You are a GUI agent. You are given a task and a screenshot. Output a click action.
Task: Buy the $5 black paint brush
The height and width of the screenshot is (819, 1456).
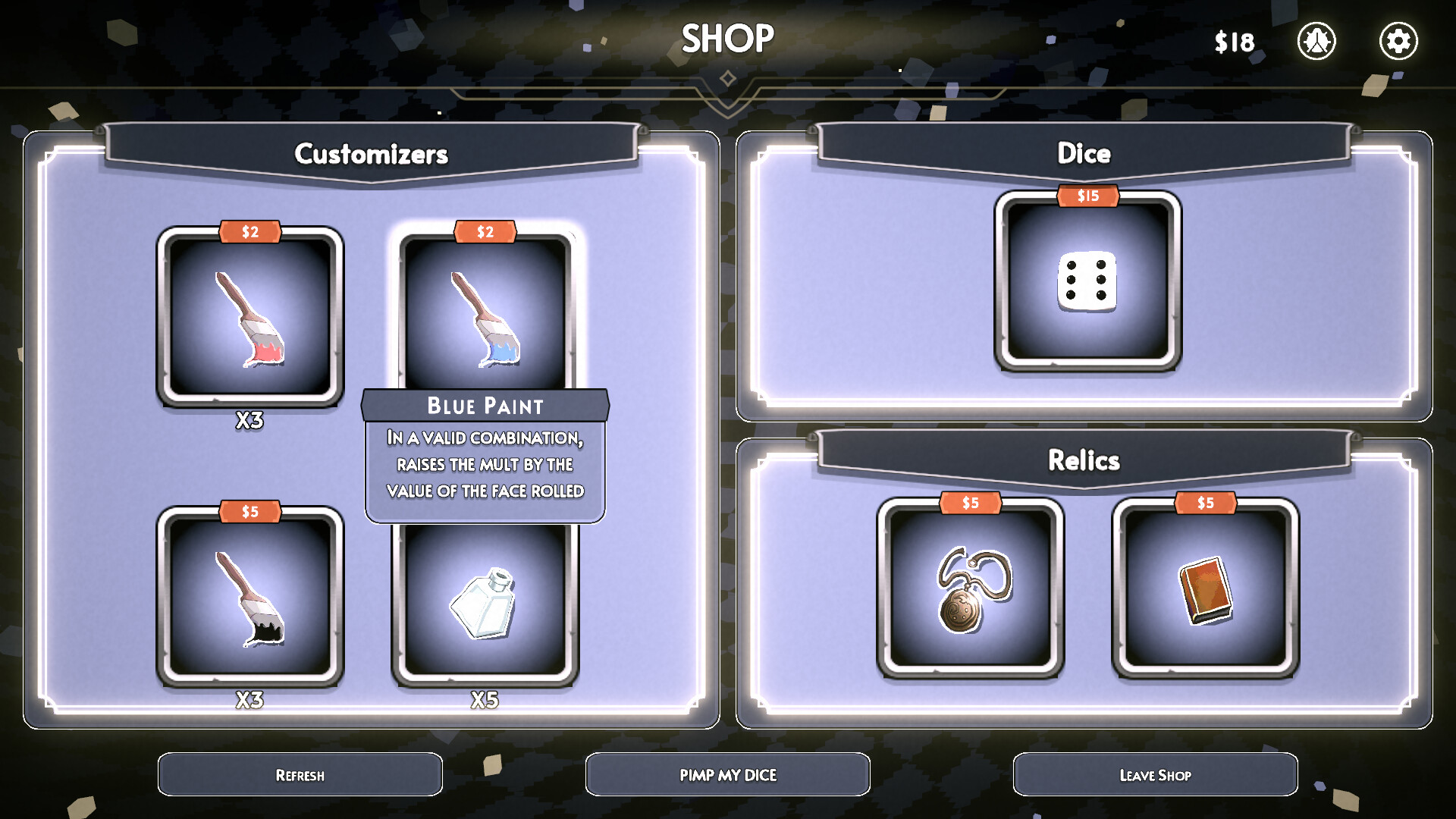pos(250,603)
